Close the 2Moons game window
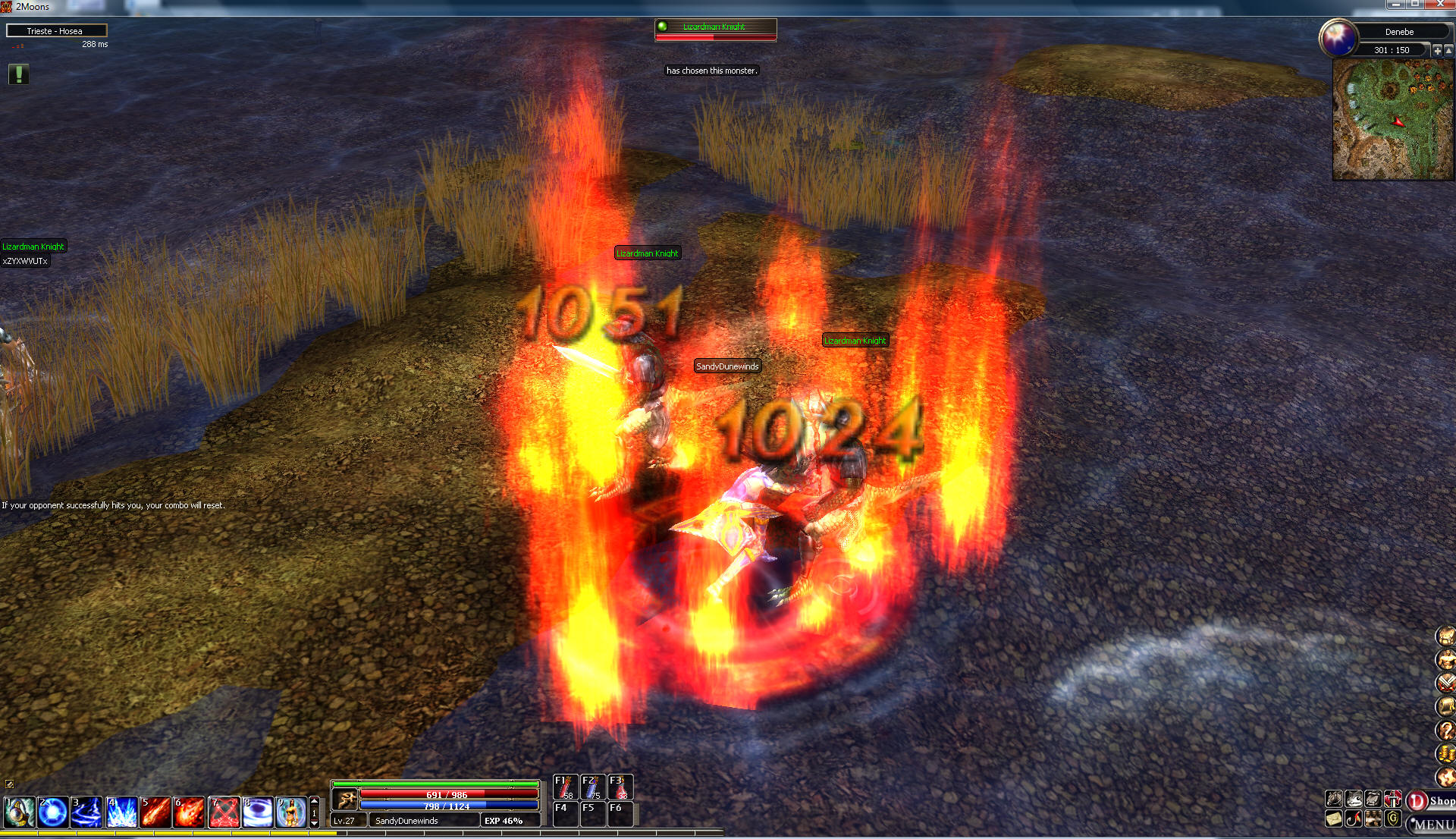Viewport: 1456px width, 839px height. [x=1440, y=5]
